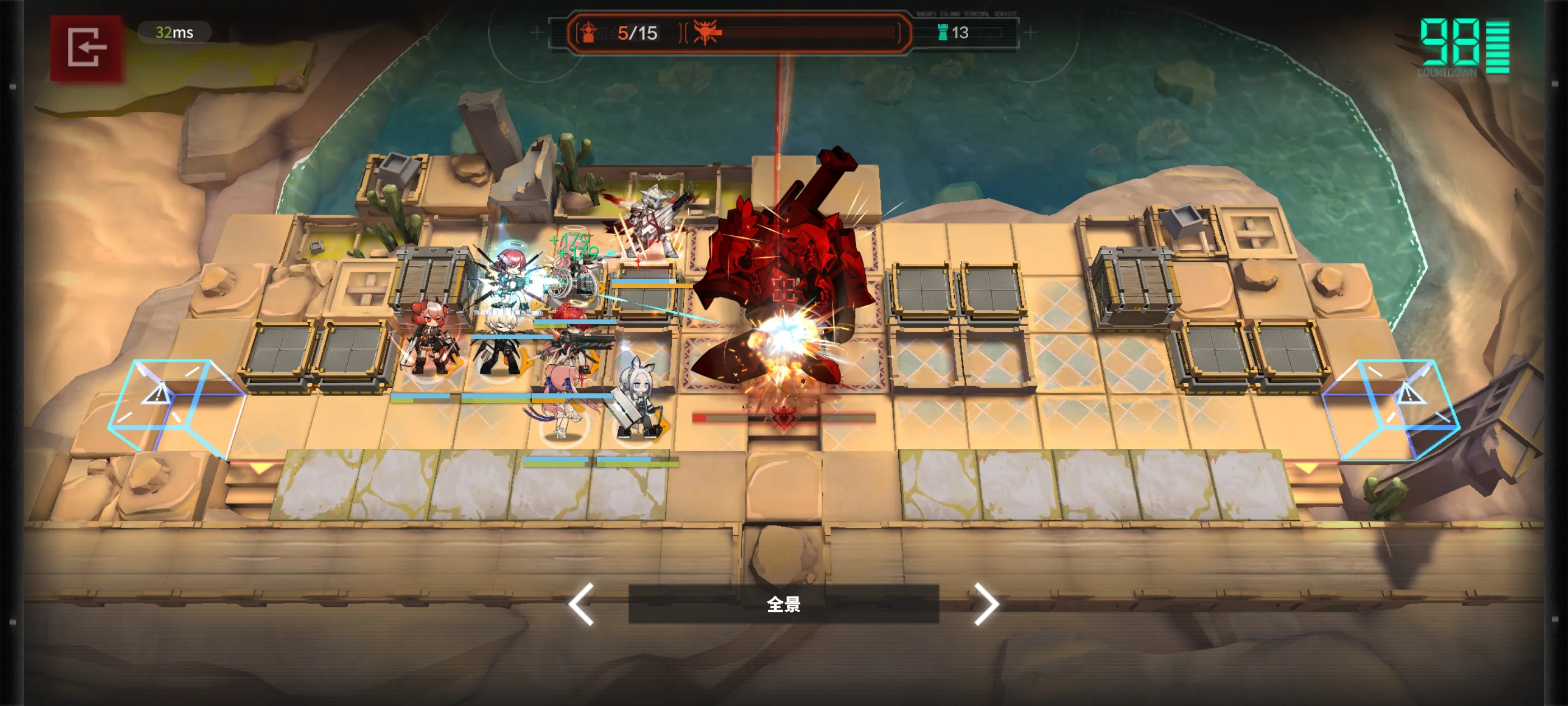
Task: Click the red exit button
Action: [86, 48]
